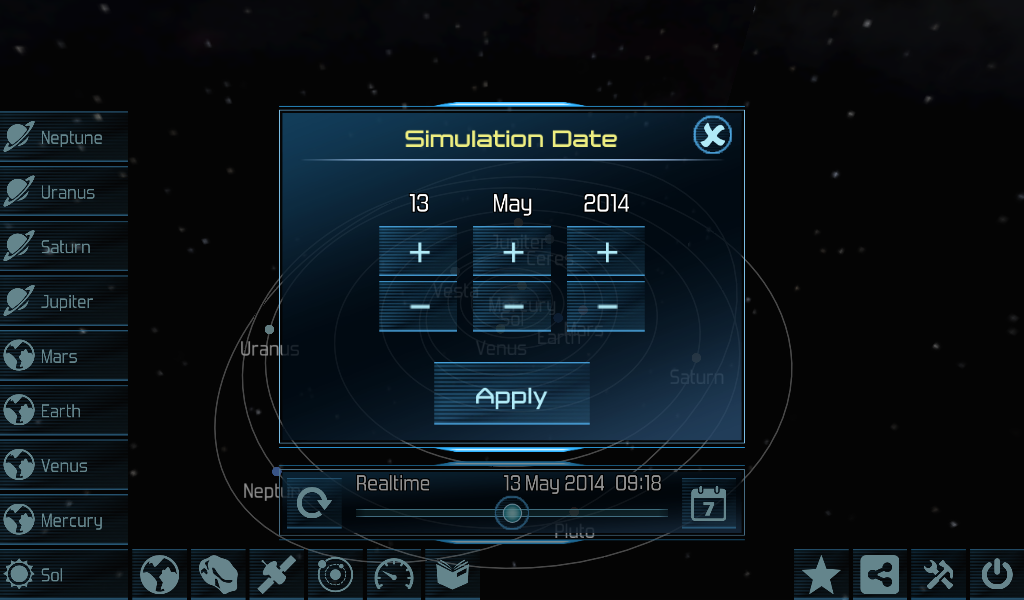Decrease the year with the minus button
Viewport: 1024px width, 600px height.
point(606,306)
